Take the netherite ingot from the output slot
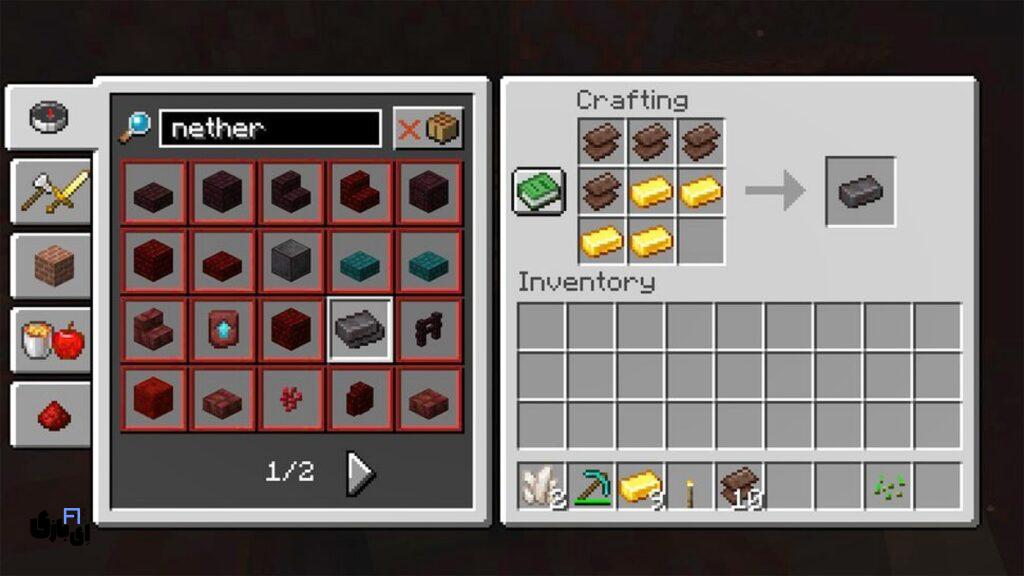 tap(859, 191)
